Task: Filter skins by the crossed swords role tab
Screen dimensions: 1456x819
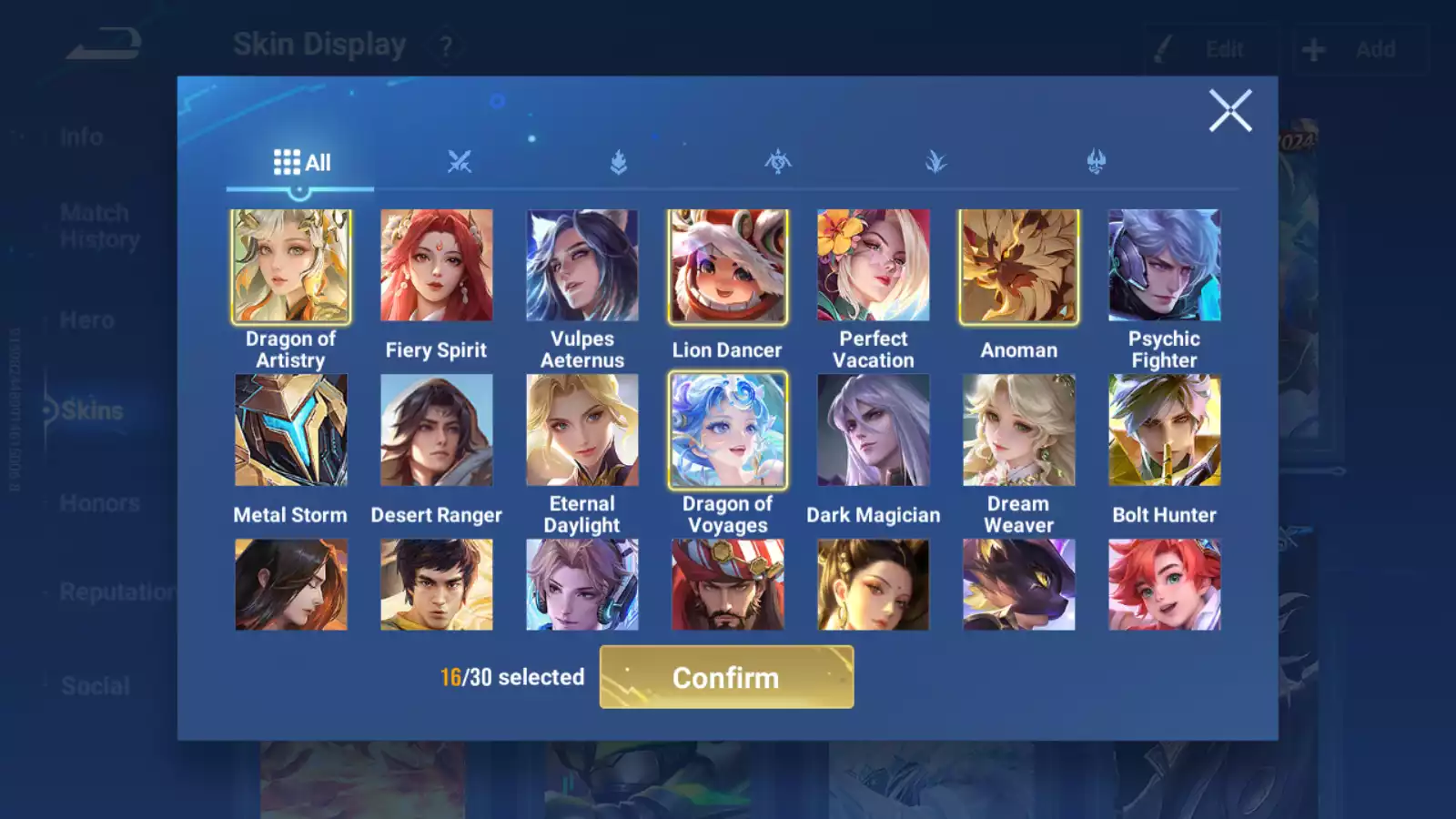Action: [460, 163]
